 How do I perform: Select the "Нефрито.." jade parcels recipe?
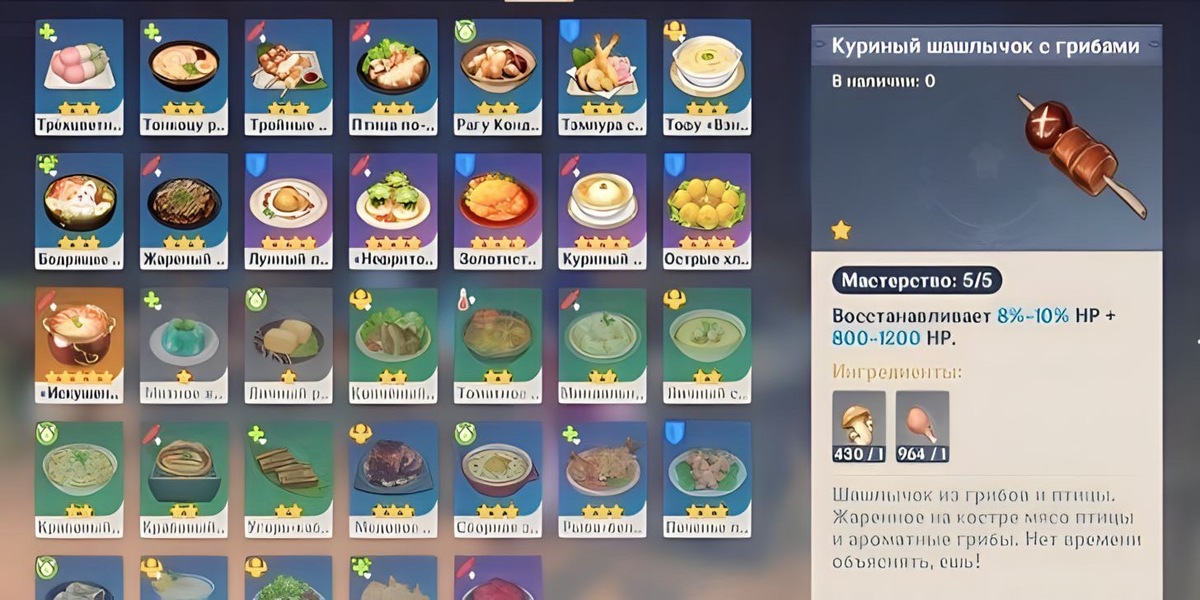click(393, 210)
